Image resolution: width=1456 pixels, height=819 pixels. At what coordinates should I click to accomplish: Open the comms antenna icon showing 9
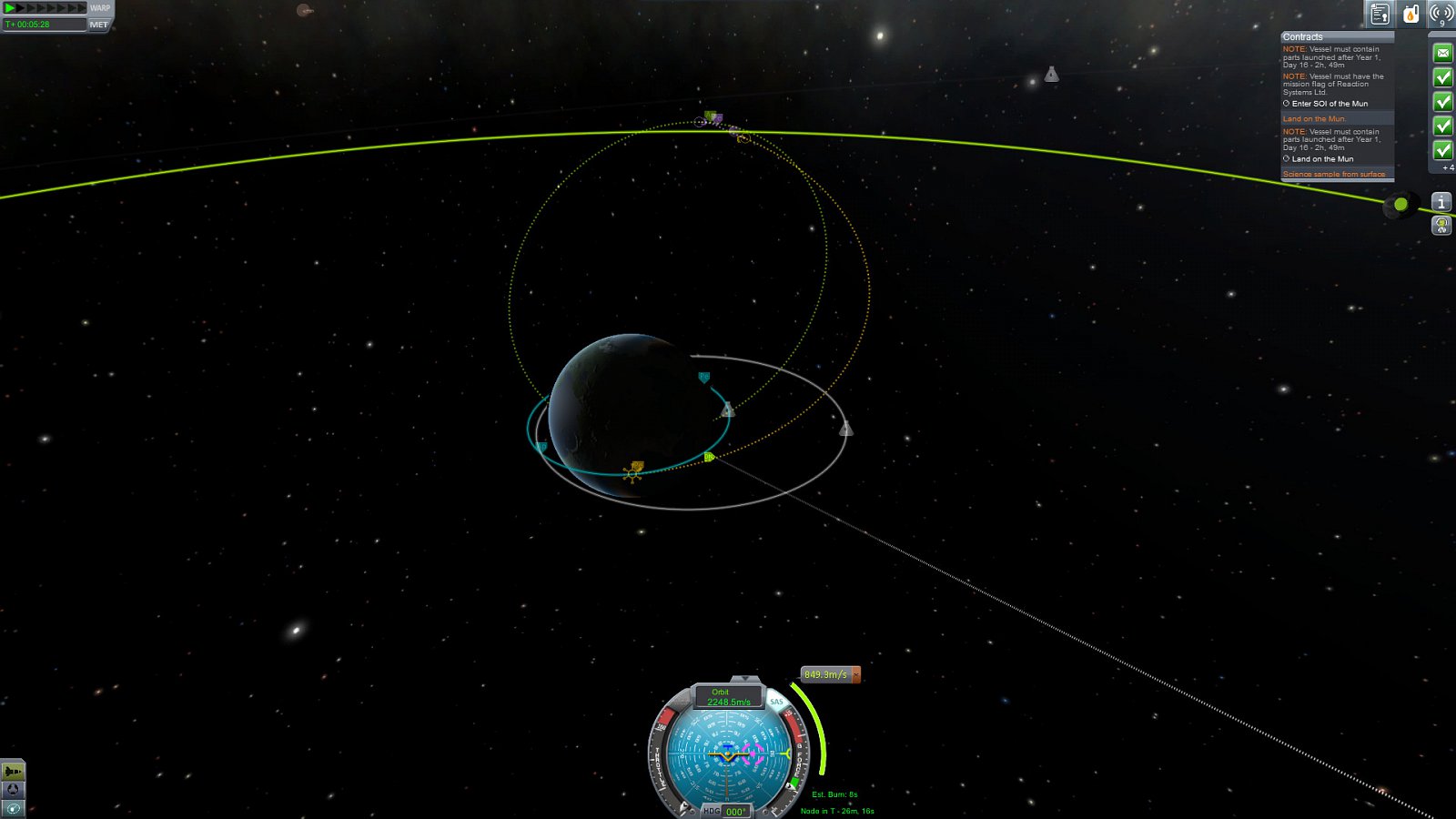(x=1440, y=13)
